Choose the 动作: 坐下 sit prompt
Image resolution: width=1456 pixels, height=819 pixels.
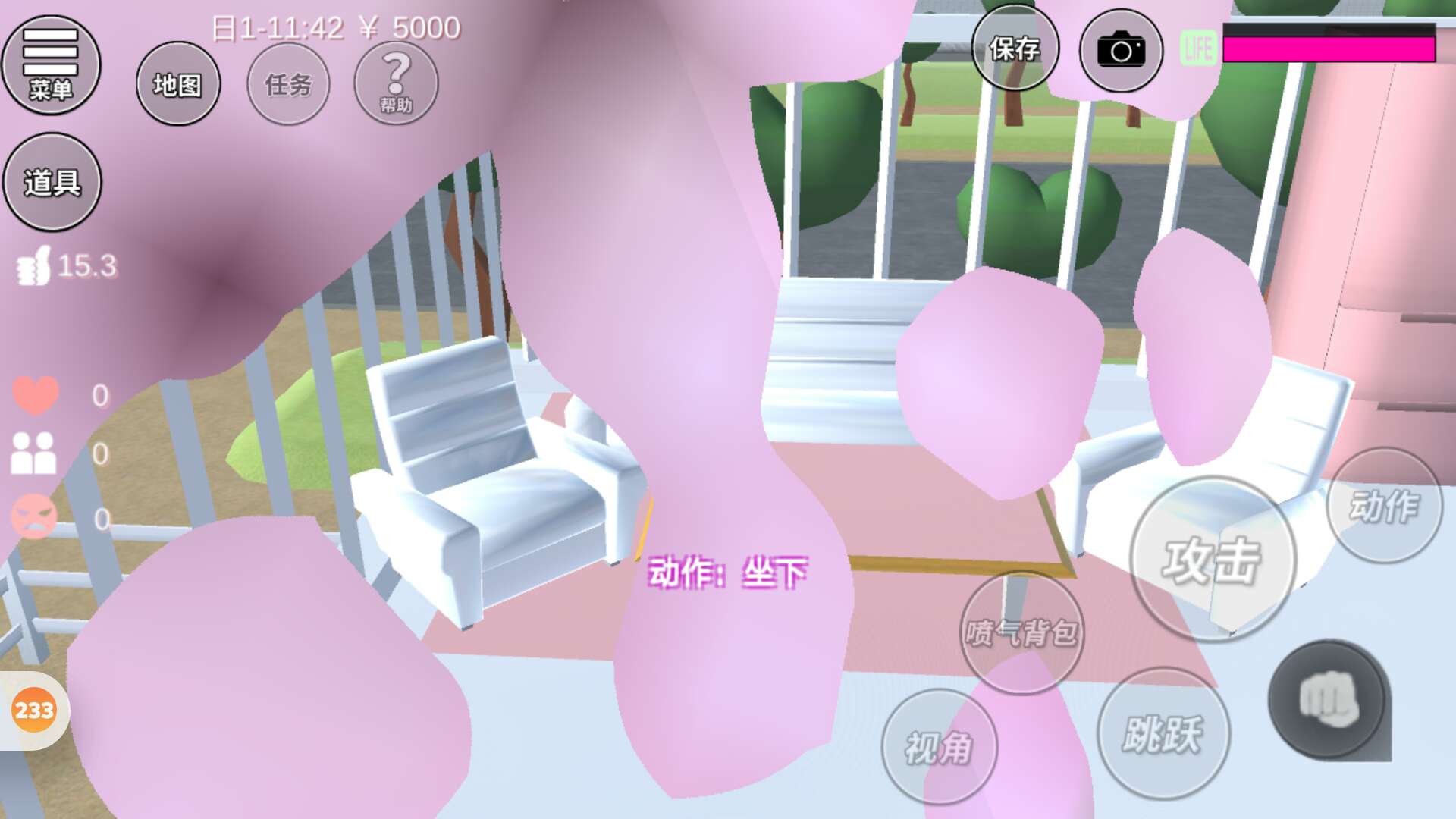(x=727, y=573)
